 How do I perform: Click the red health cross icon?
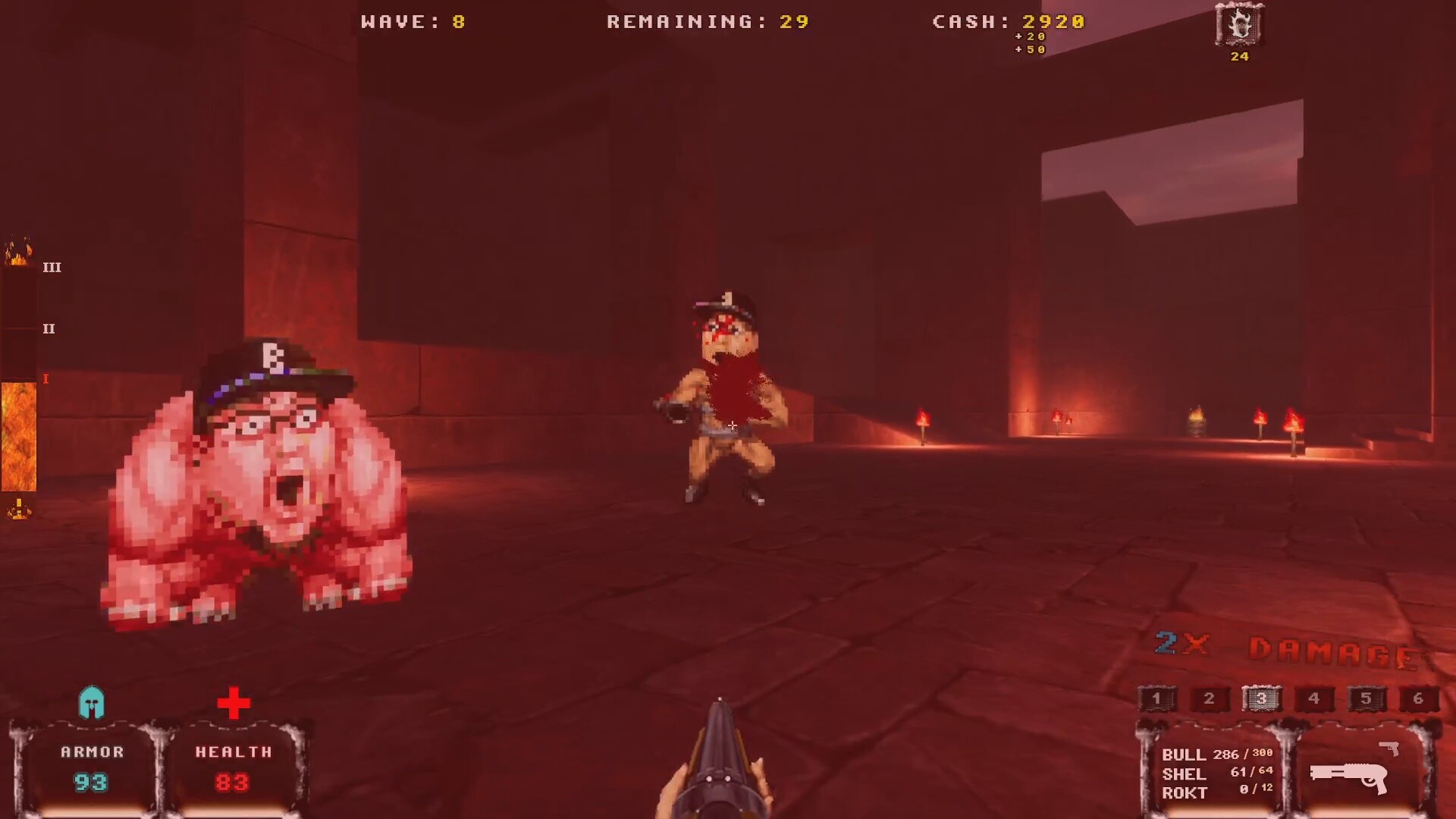tap(234, 704)
